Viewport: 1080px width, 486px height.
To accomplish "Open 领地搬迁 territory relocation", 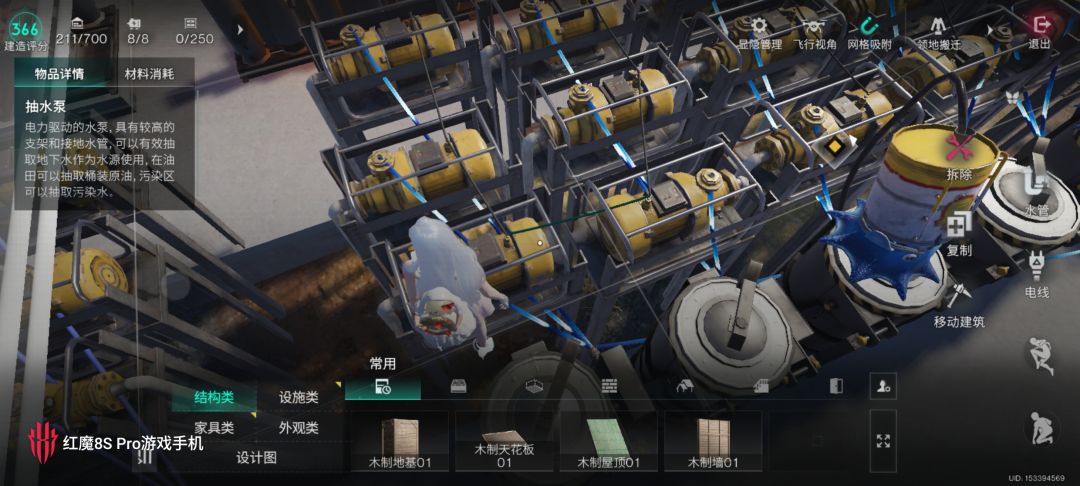I will (938, 30).
